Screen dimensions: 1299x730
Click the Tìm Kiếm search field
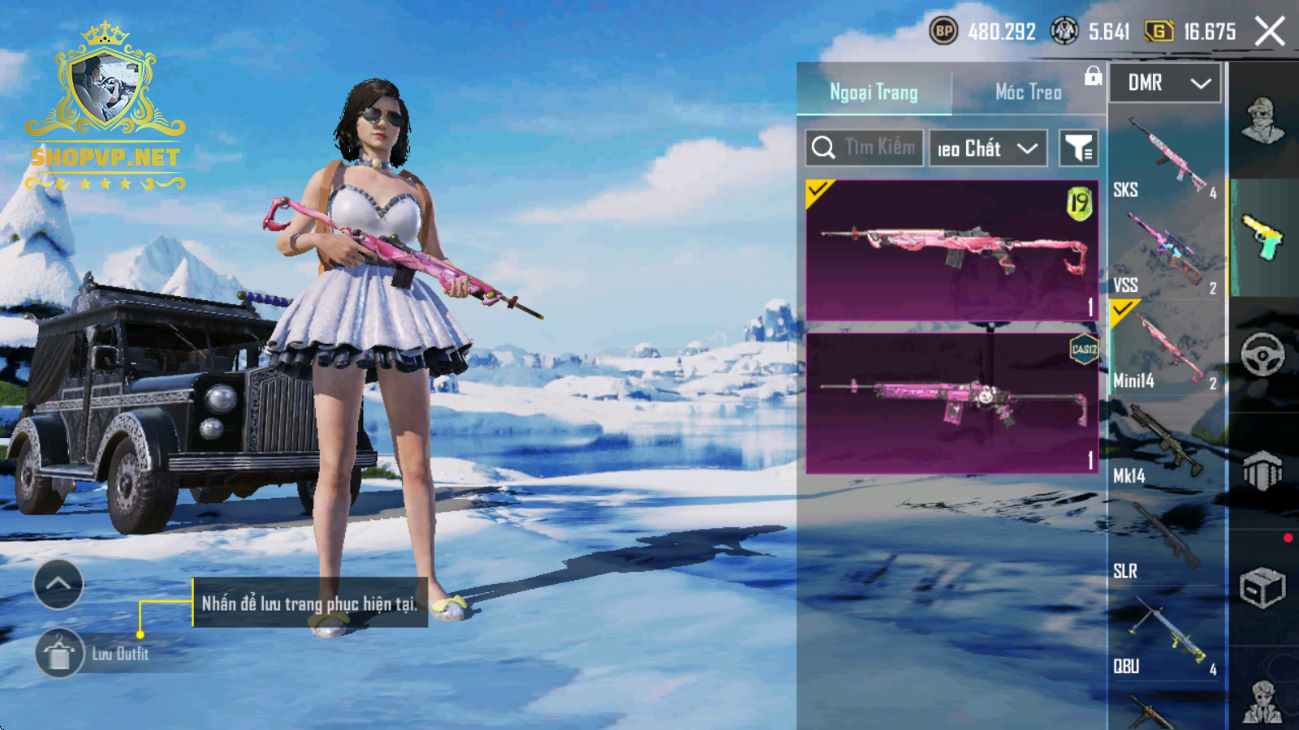click(865, 148)
